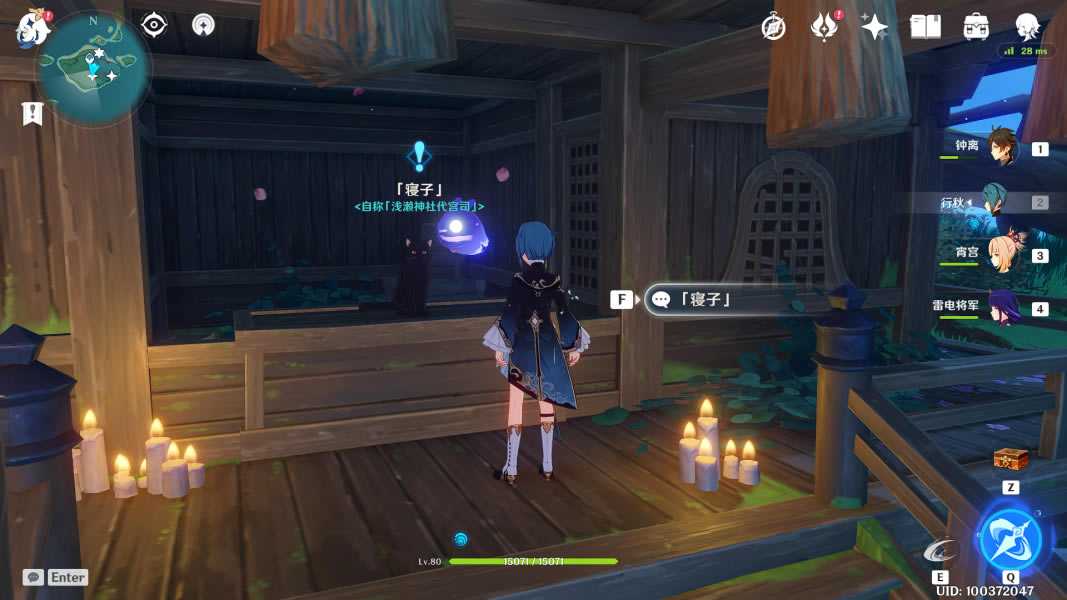Use the treasure chest gadget icon

pyautogui.click(x=1010, y=460)
